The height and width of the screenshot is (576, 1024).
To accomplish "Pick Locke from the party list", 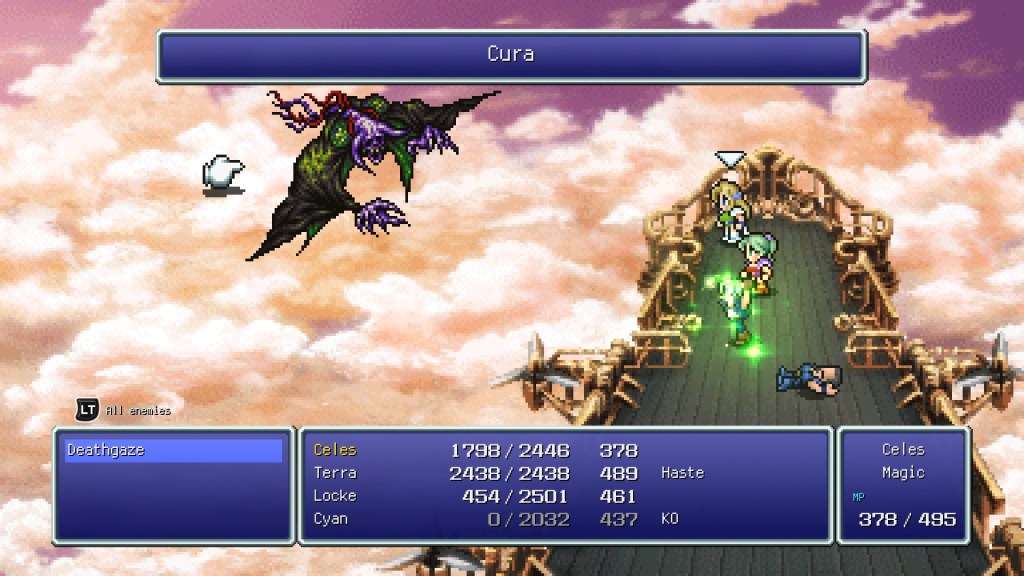I will [x=335, y=496].
